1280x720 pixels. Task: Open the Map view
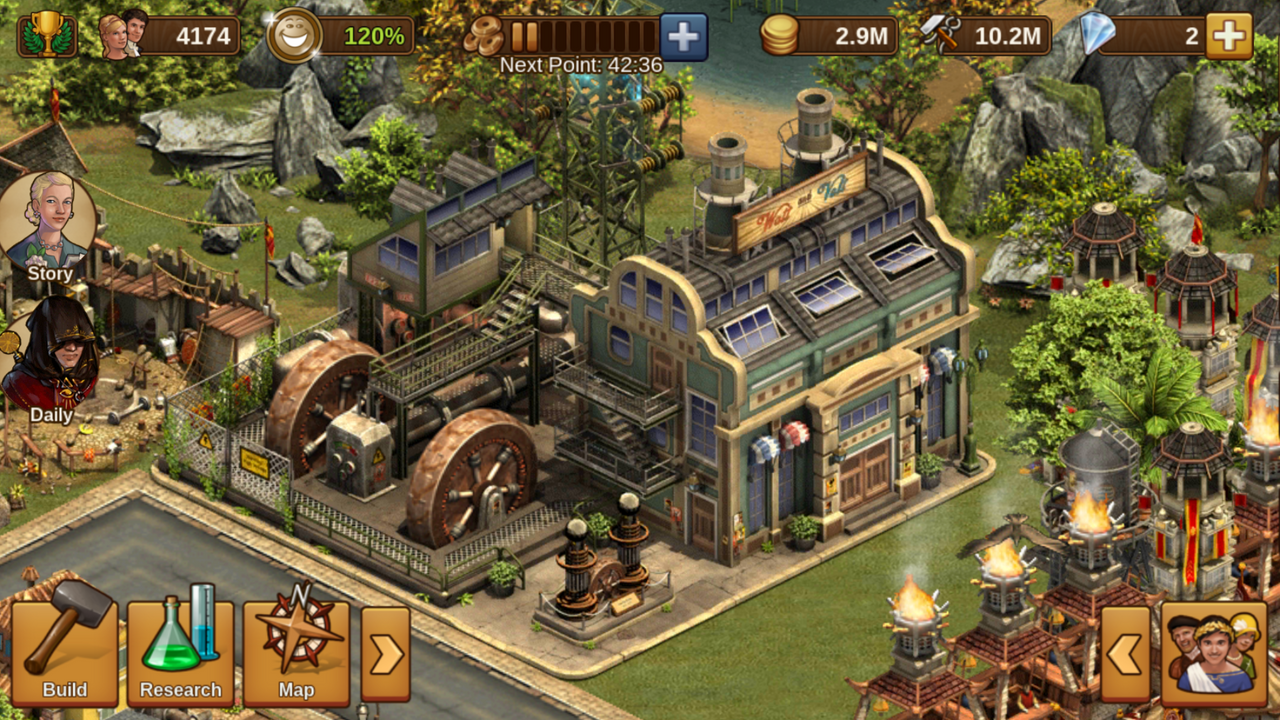(x=296, y=652)
